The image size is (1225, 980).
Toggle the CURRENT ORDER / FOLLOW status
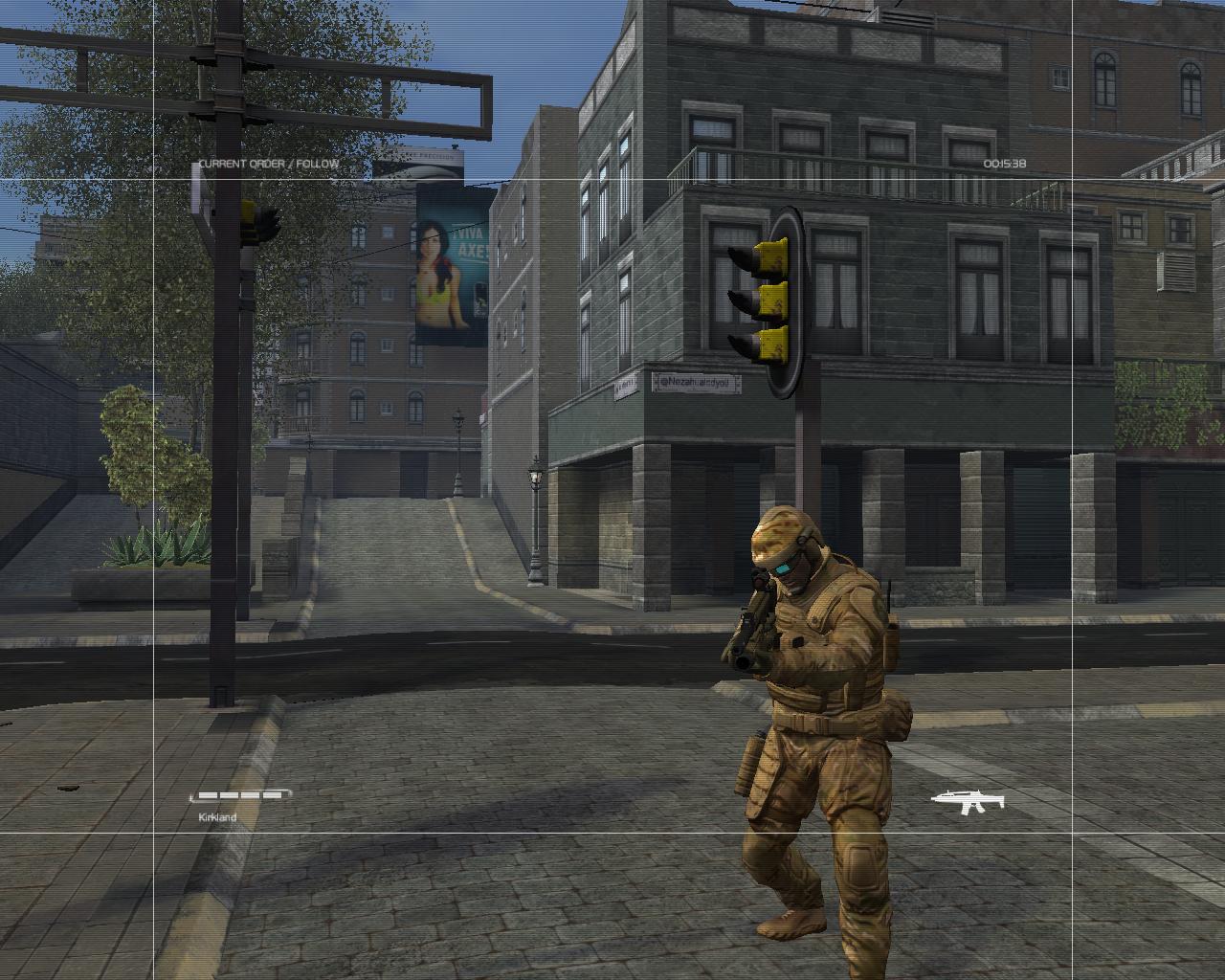pos(268,164)
